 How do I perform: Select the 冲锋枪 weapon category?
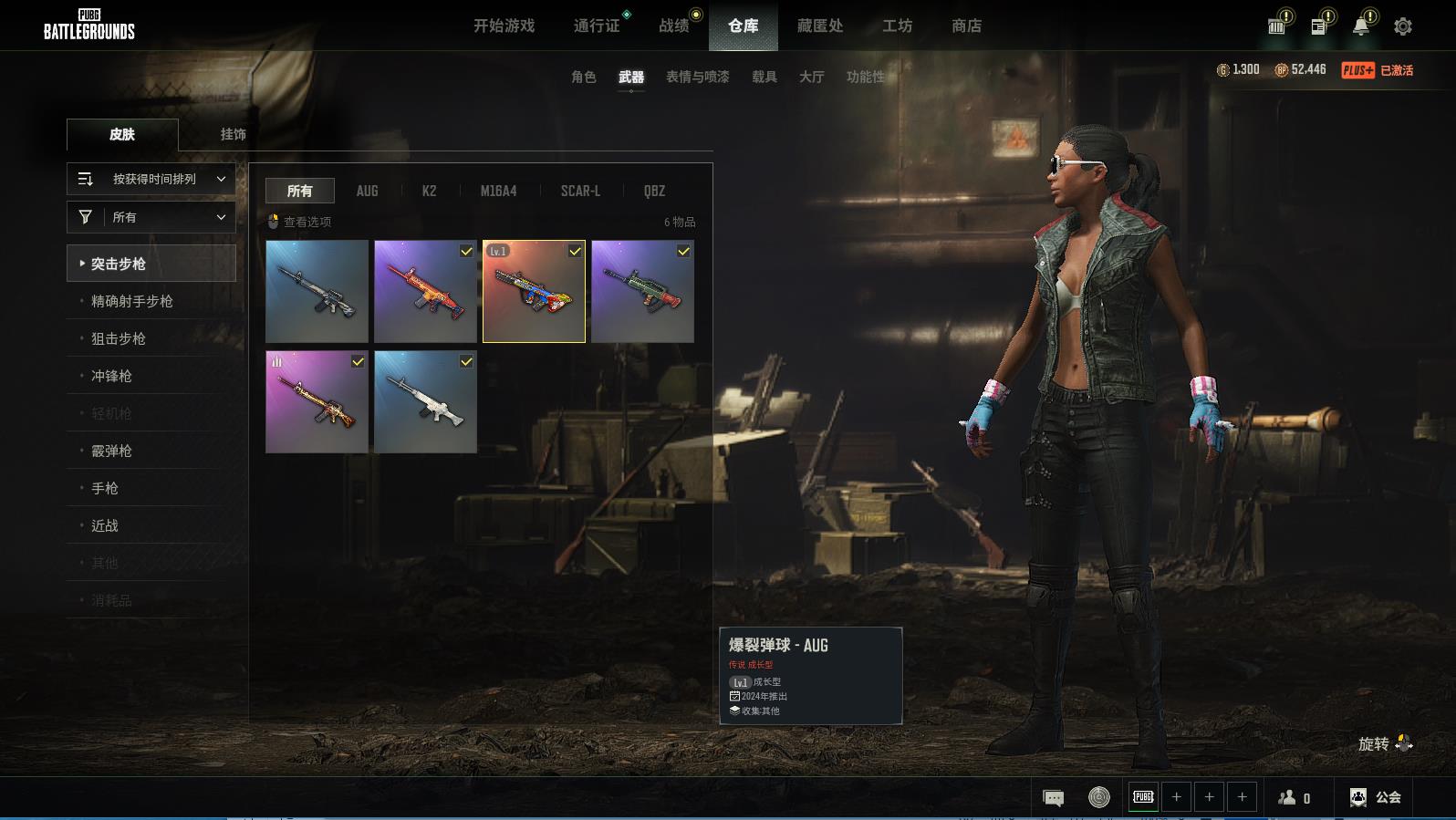pyautogui.click(x=111, y=376)
